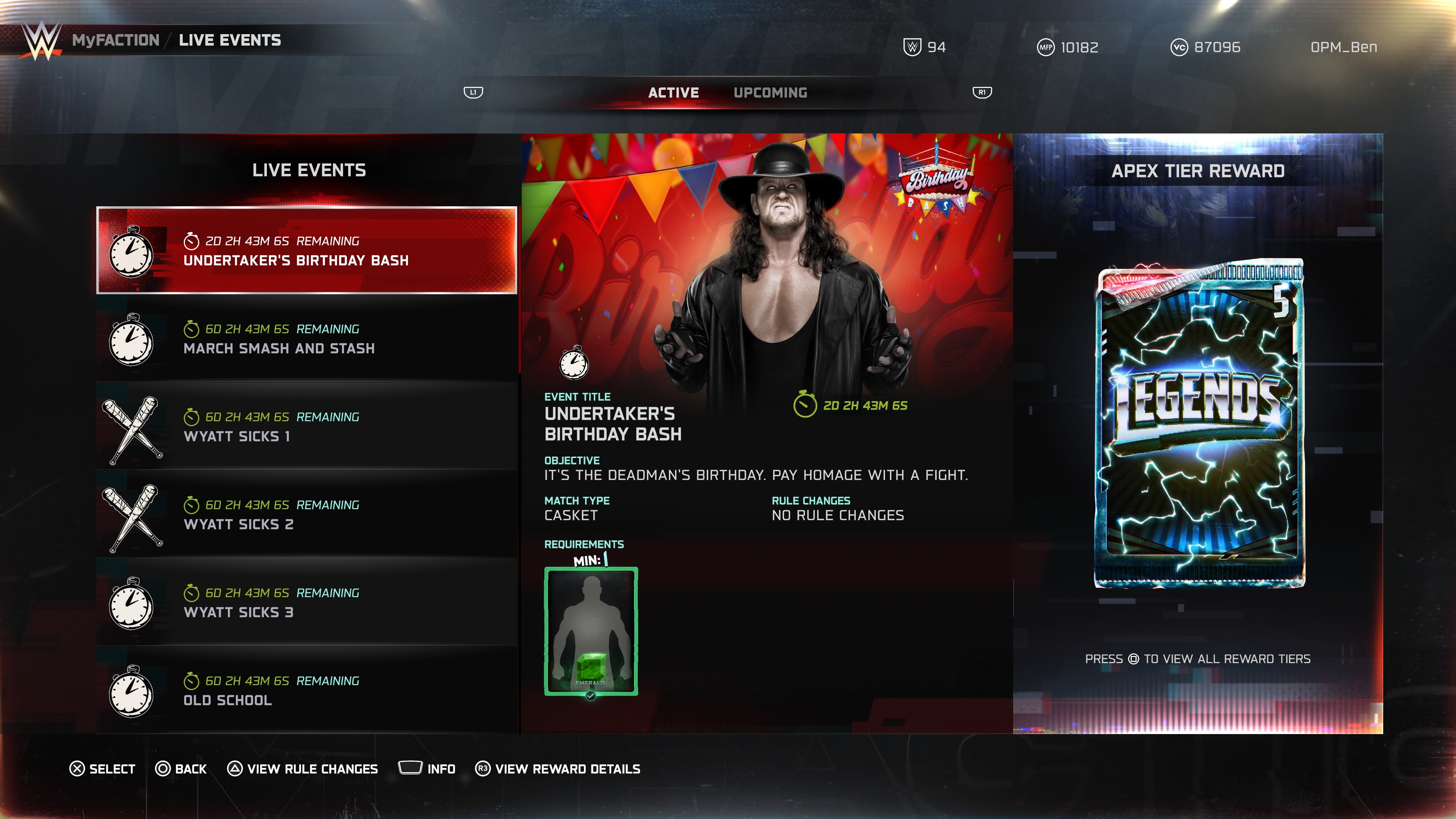Click the Back option in footer
This screenshot has height=819, width=1456.
tap(181, 769)
